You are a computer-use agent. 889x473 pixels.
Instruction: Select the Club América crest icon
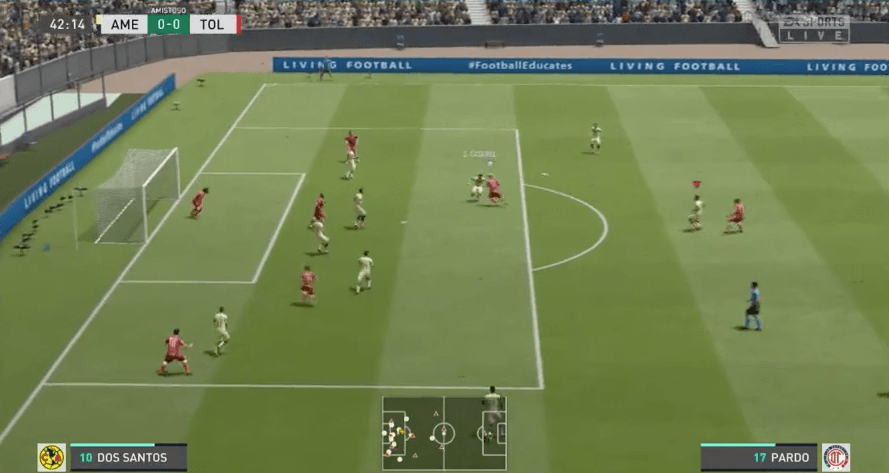tap(51, 458)
